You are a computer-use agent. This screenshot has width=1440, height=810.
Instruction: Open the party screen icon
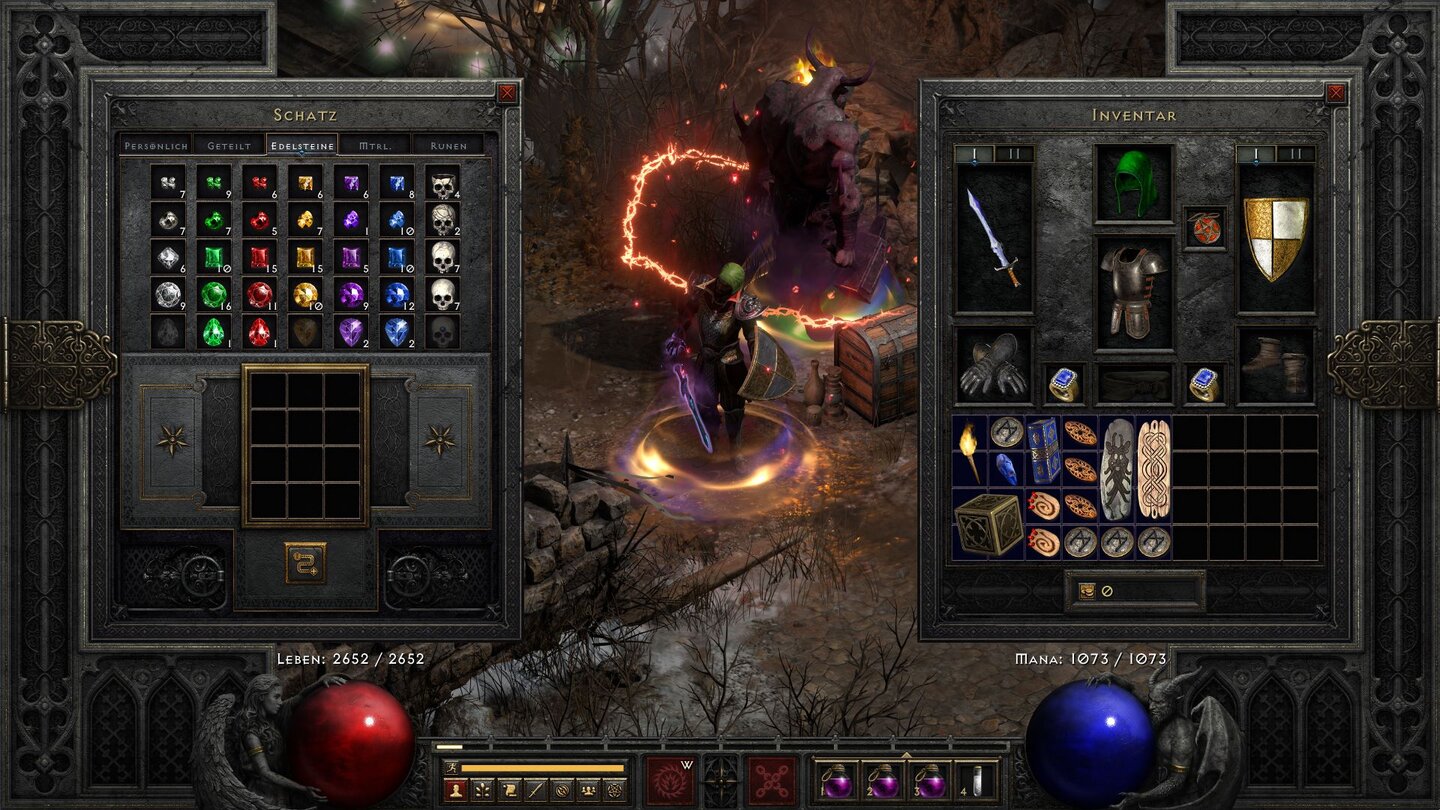[x=590, y=790]
